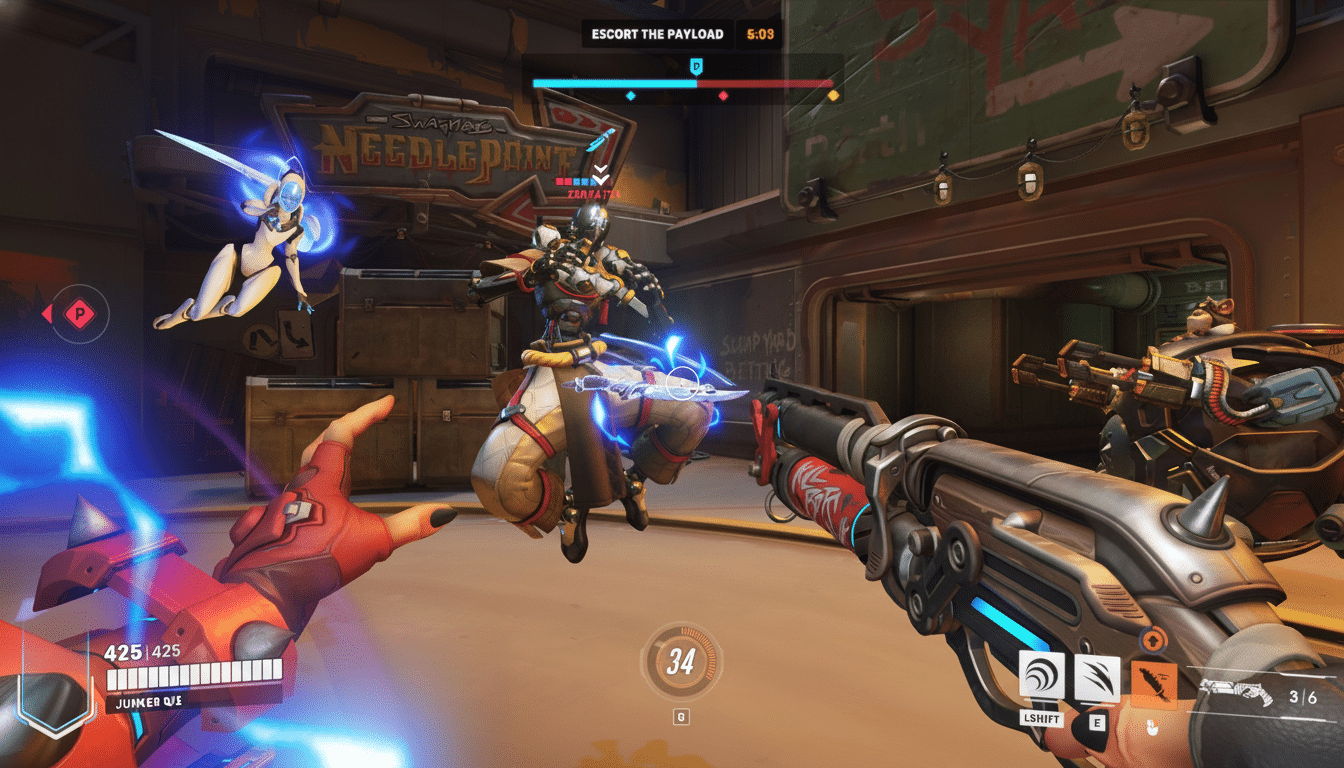Activate the Carnage ability bound to E
The image size is (1344, 768).
point(1095,675)
